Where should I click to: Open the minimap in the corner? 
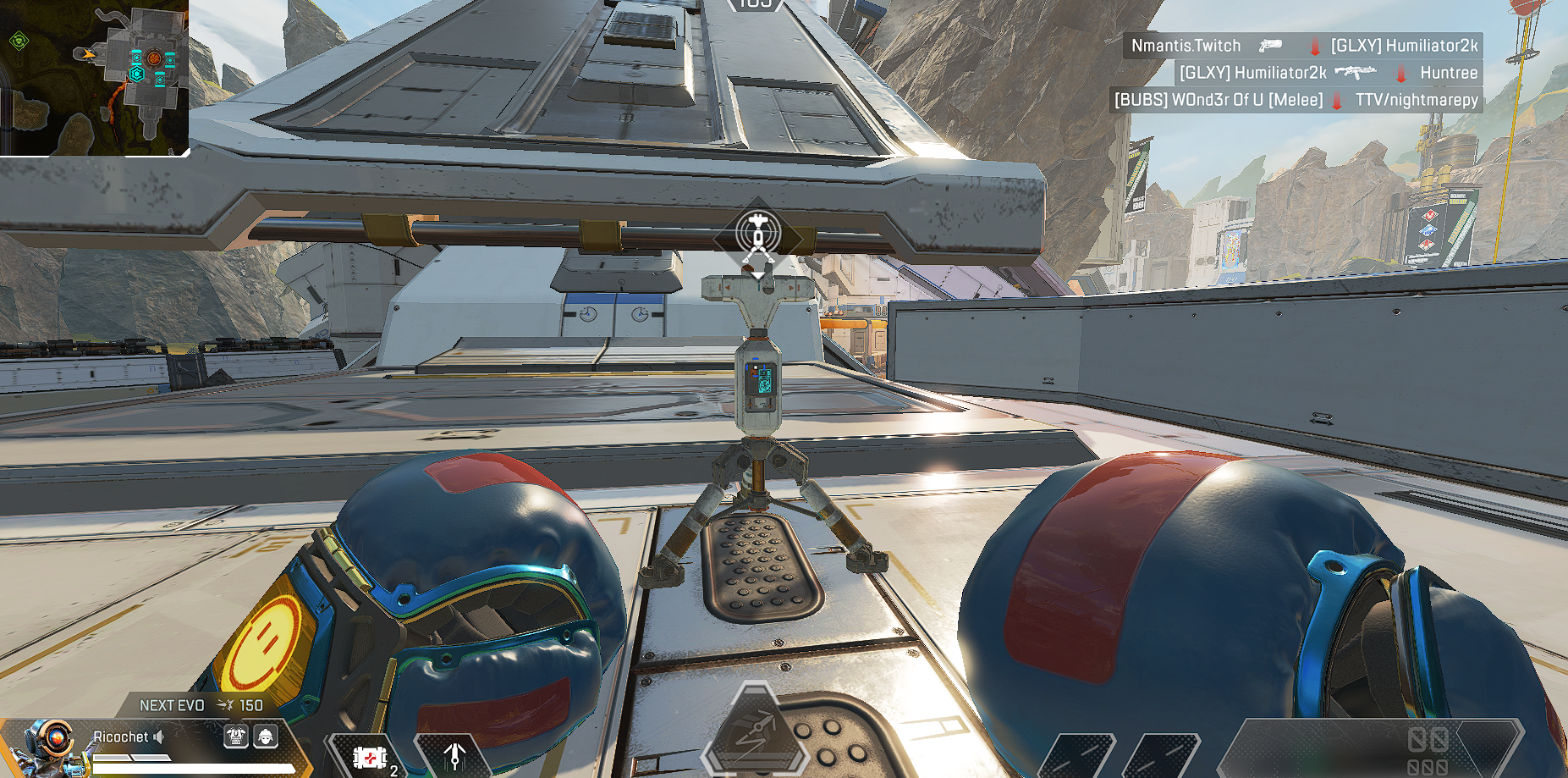click(94, 77)
